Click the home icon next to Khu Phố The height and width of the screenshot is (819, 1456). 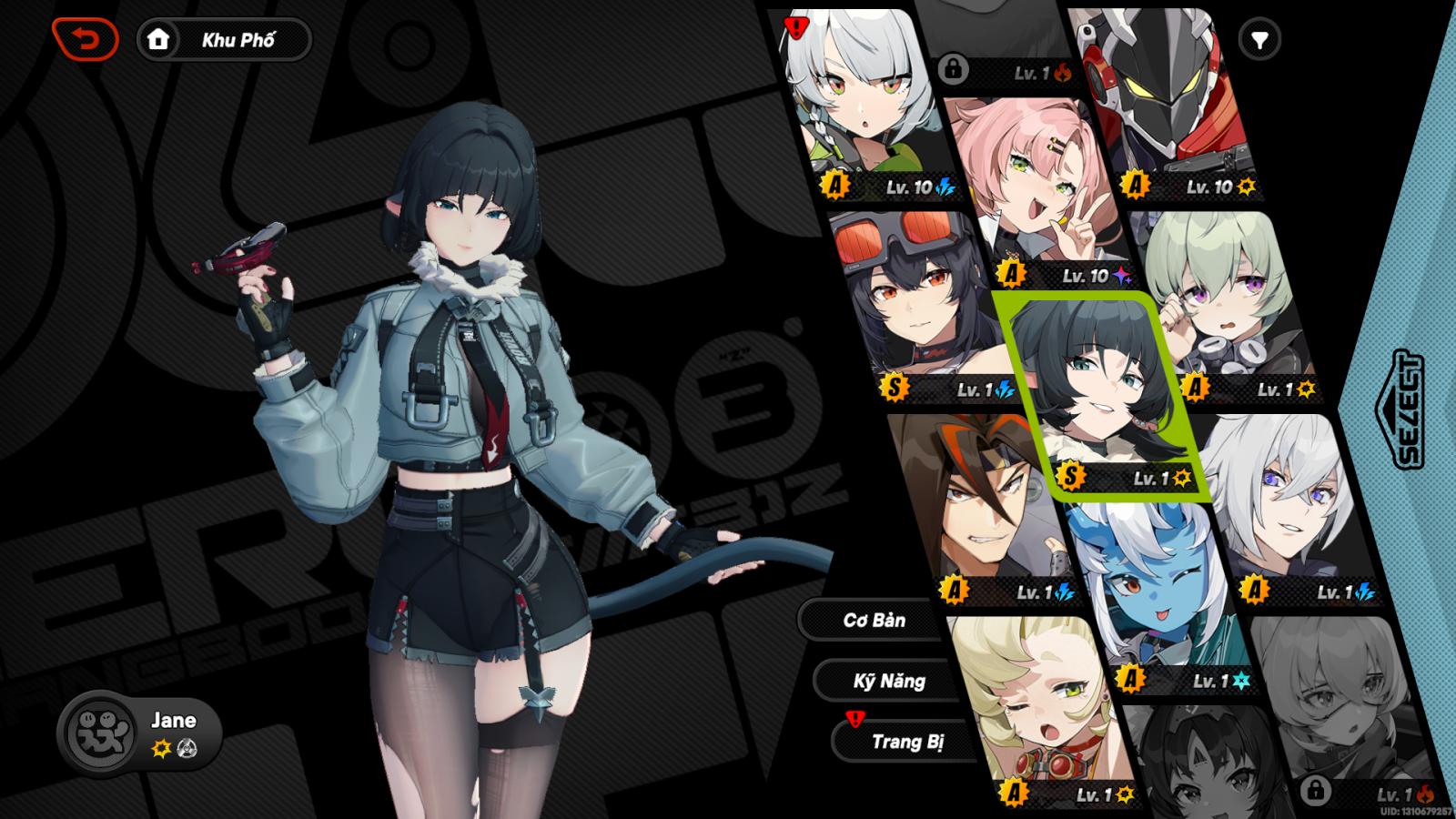point(158,39)
